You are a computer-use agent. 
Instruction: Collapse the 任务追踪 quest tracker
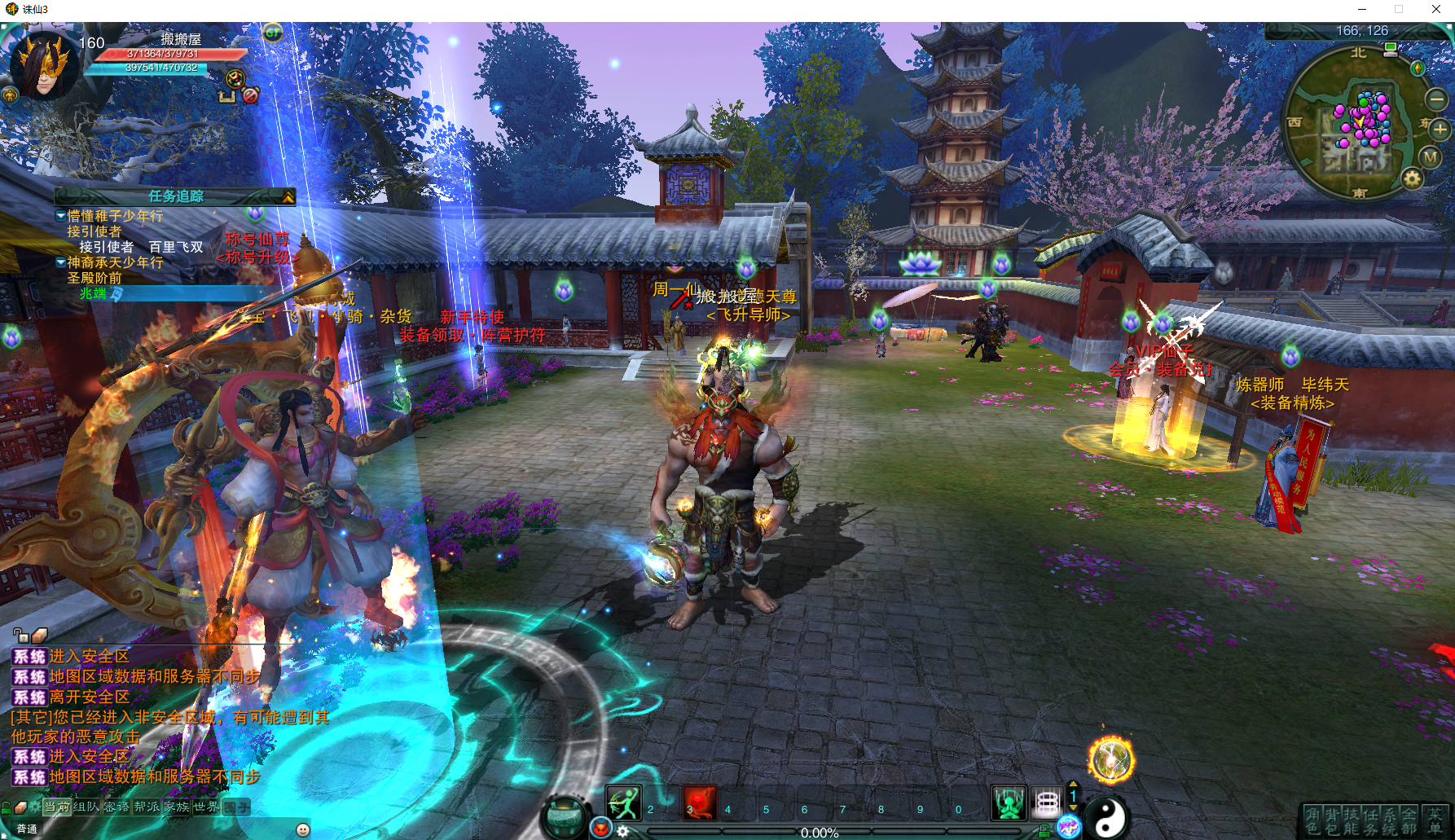click(x=288, y=196)
